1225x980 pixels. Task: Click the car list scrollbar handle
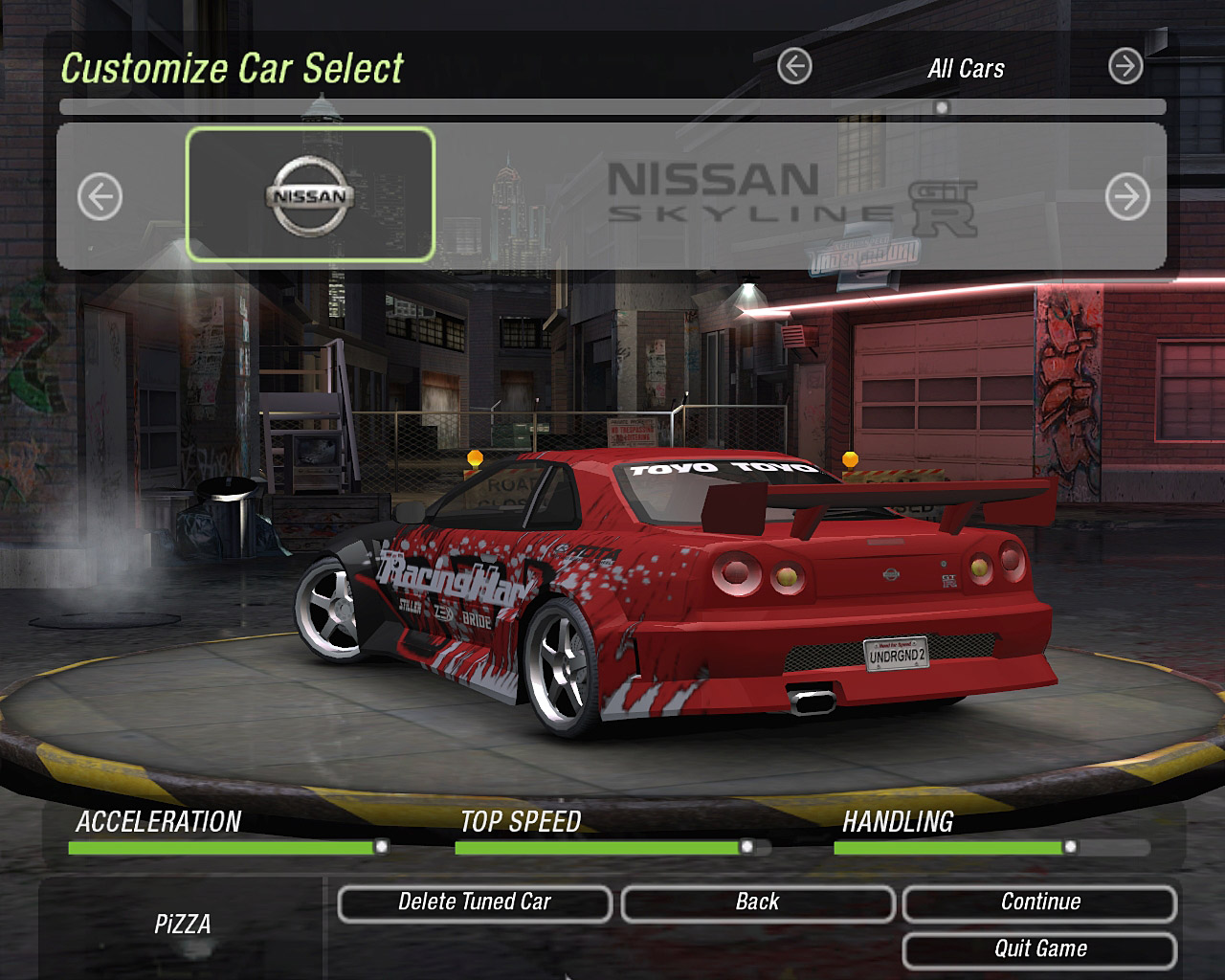tap(942, 107)
